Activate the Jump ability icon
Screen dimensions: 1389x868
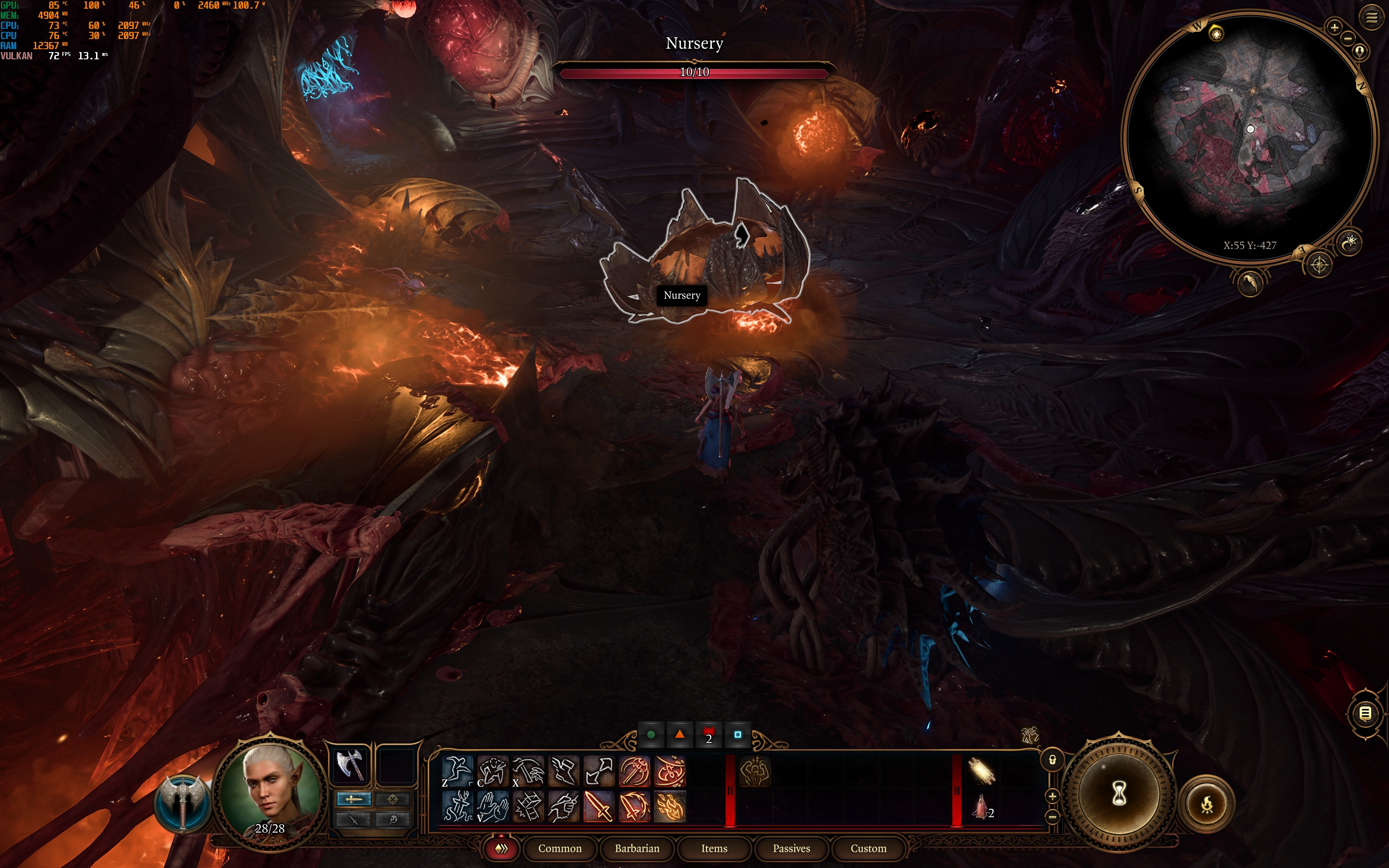tap(457, 771)
